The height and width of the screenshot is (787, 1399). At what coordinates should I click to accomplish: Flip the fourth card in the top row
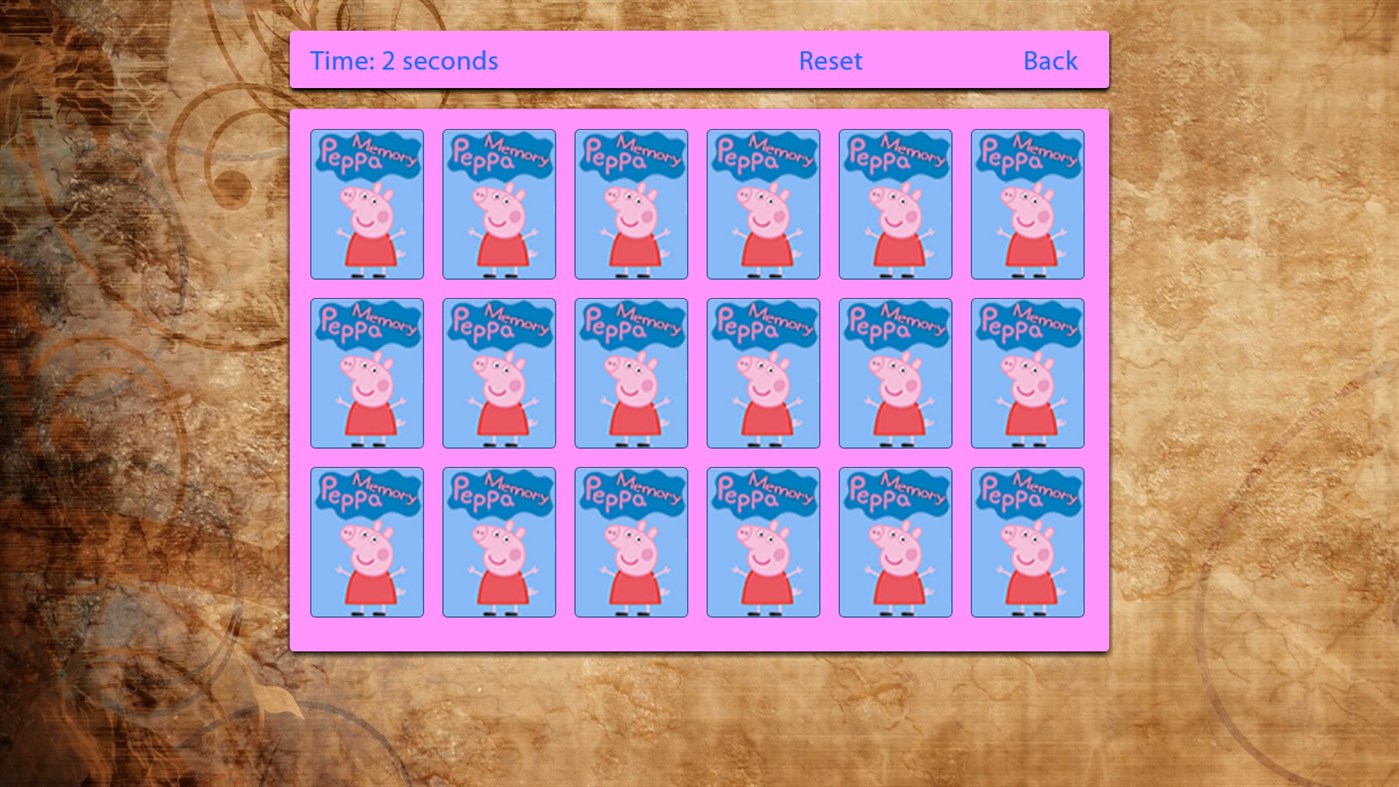pos(763,203)
